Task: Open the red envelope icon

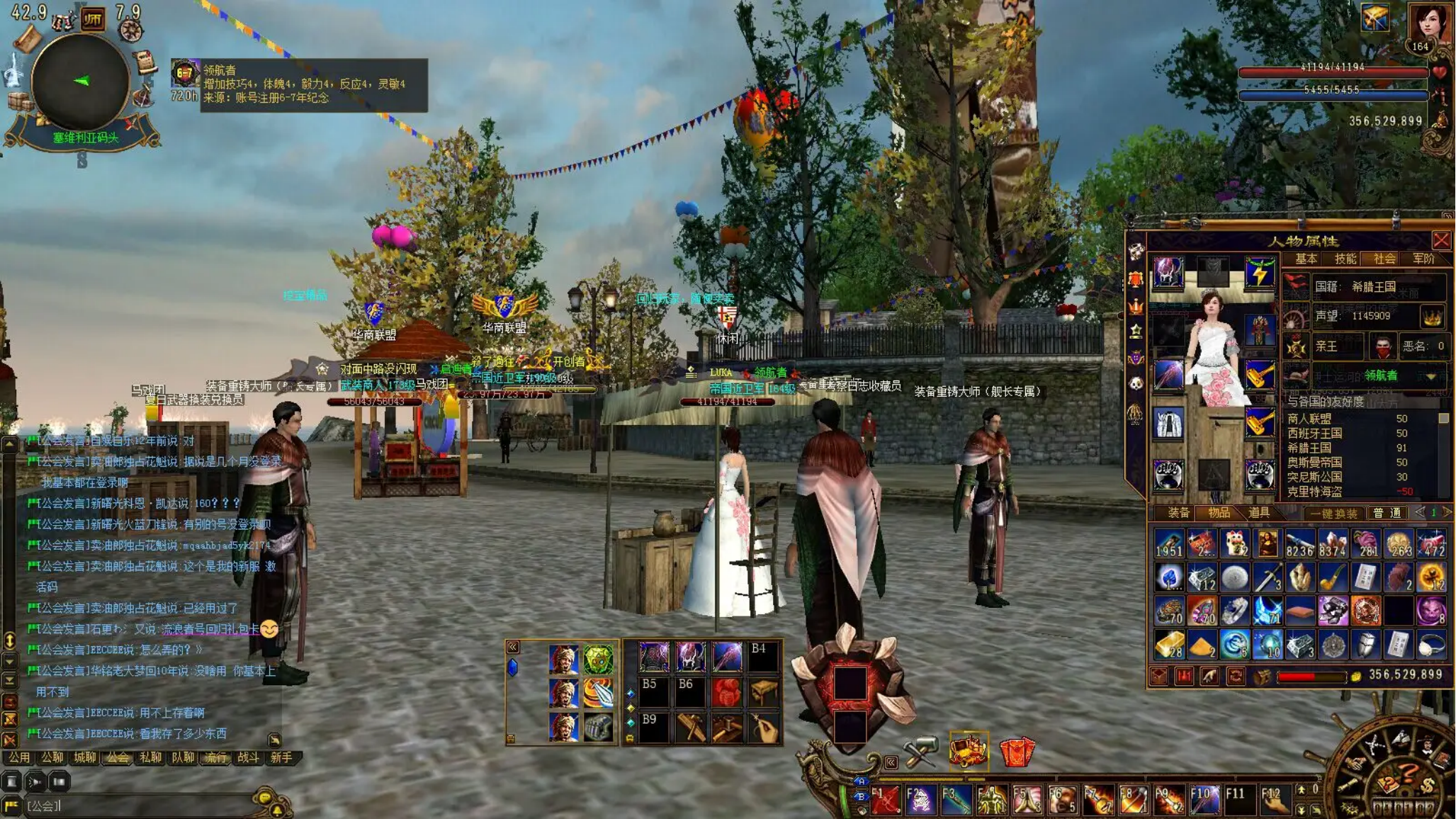Action: (1017, 752)
